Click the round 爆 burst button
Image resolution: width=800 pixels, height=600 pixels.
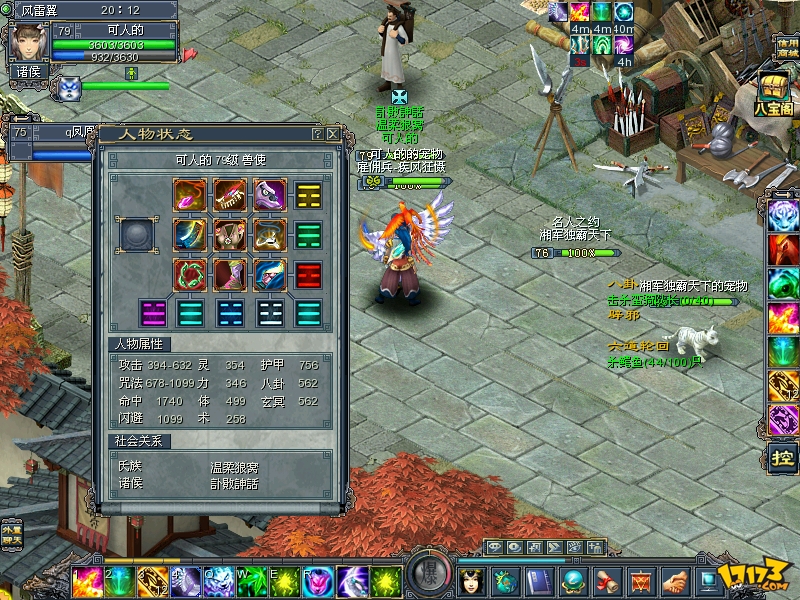click(426, 577)
